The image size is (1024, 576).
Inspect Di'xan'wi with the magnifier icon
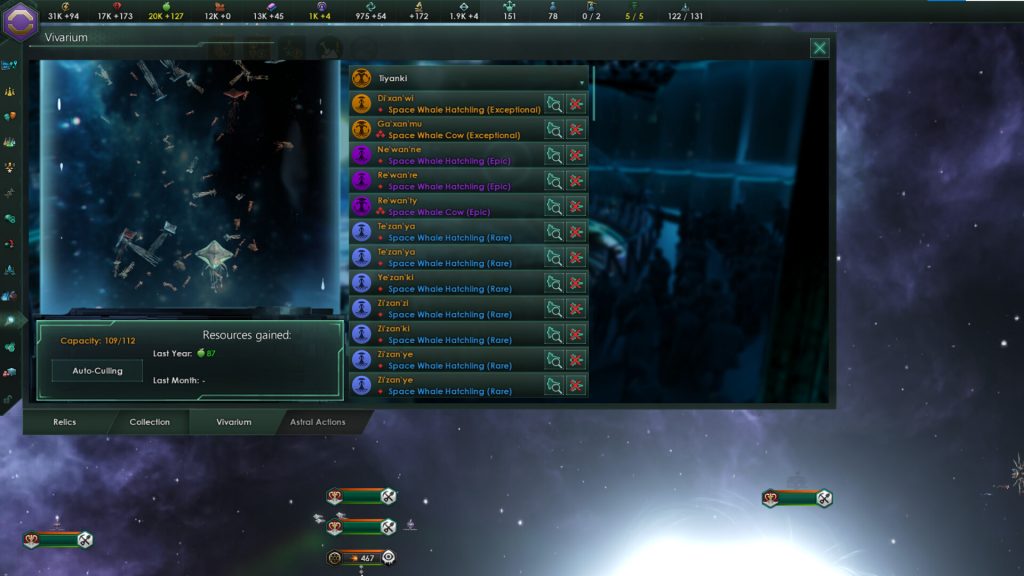[x=554, y=104]
